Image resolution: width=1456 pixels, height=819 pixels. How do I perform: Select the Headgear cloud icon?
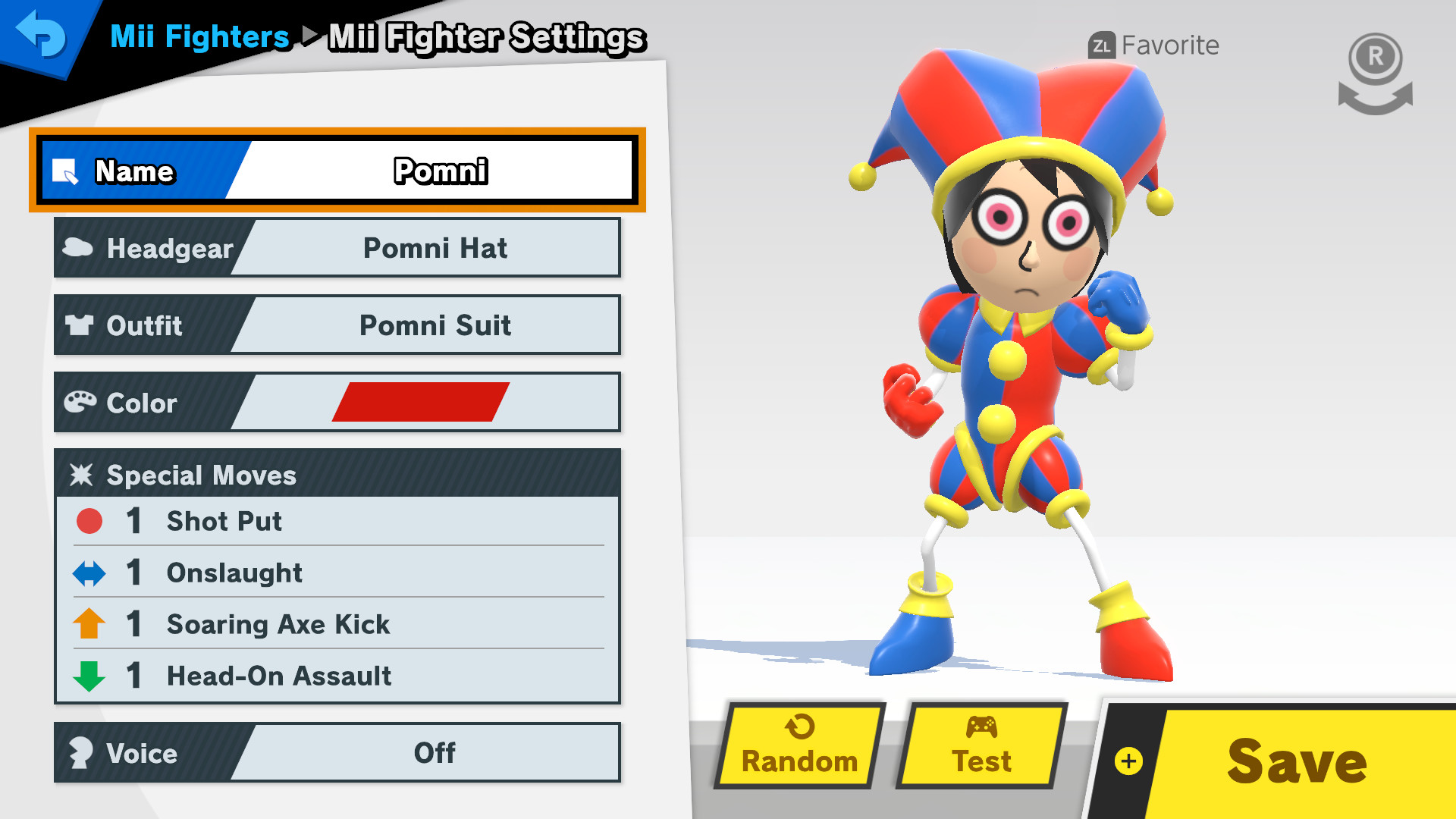80,249
